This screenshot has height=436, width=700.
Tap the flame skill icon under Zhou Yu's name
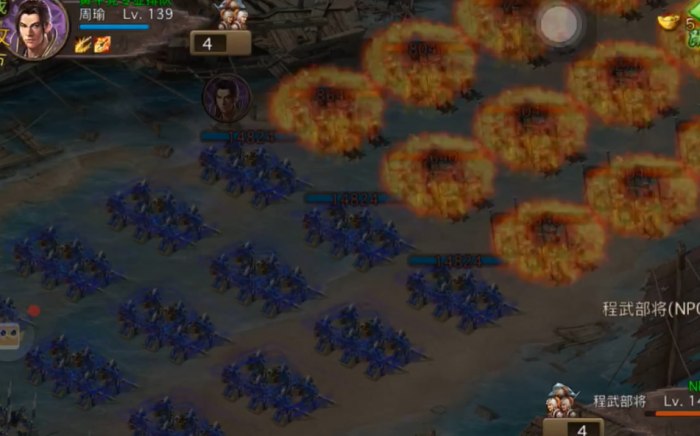(x=103, y=43)
